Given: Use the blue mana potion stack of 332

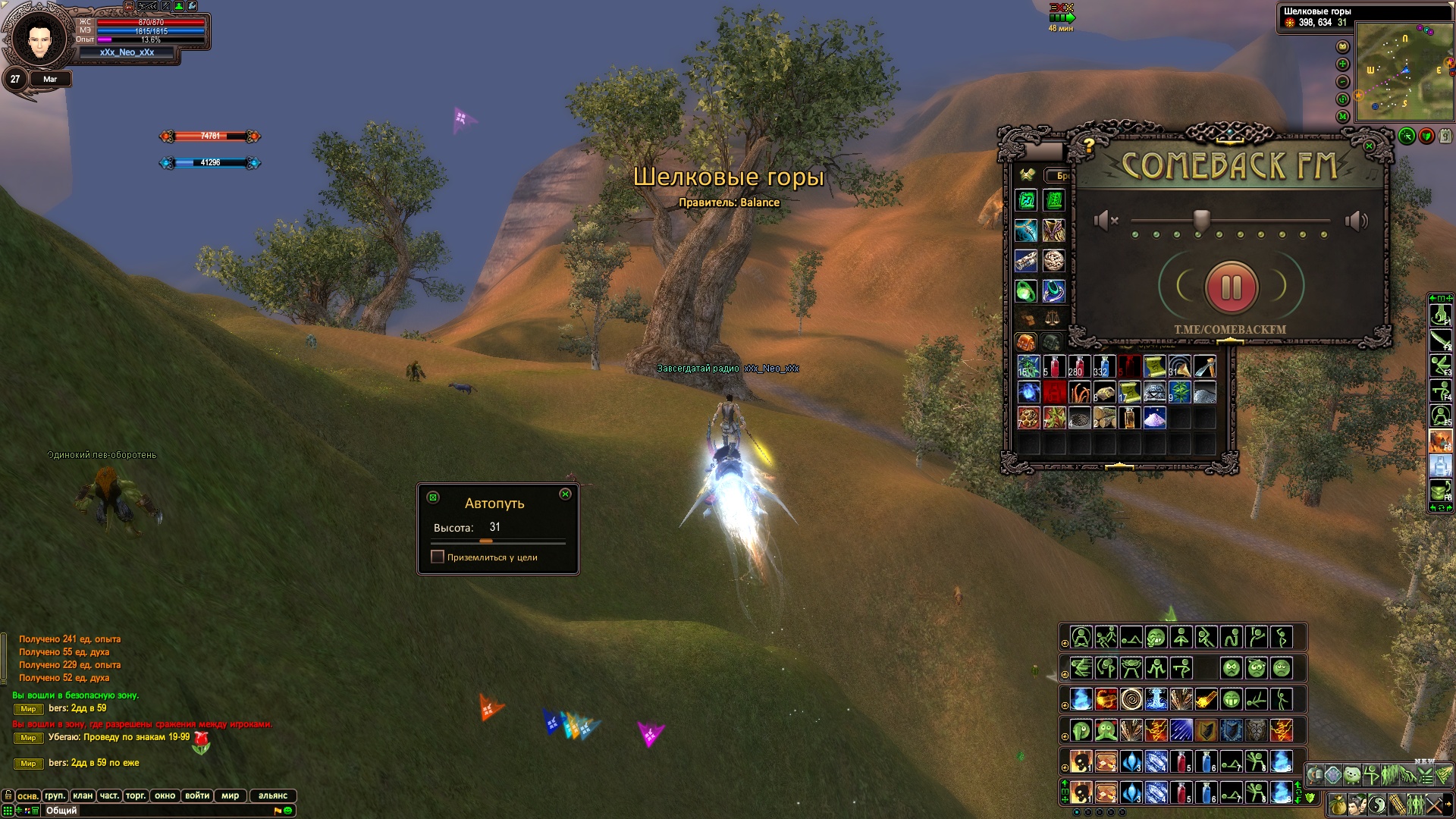Looking at the screenshot, I should pyautogui.click(x=1104, y=366).
